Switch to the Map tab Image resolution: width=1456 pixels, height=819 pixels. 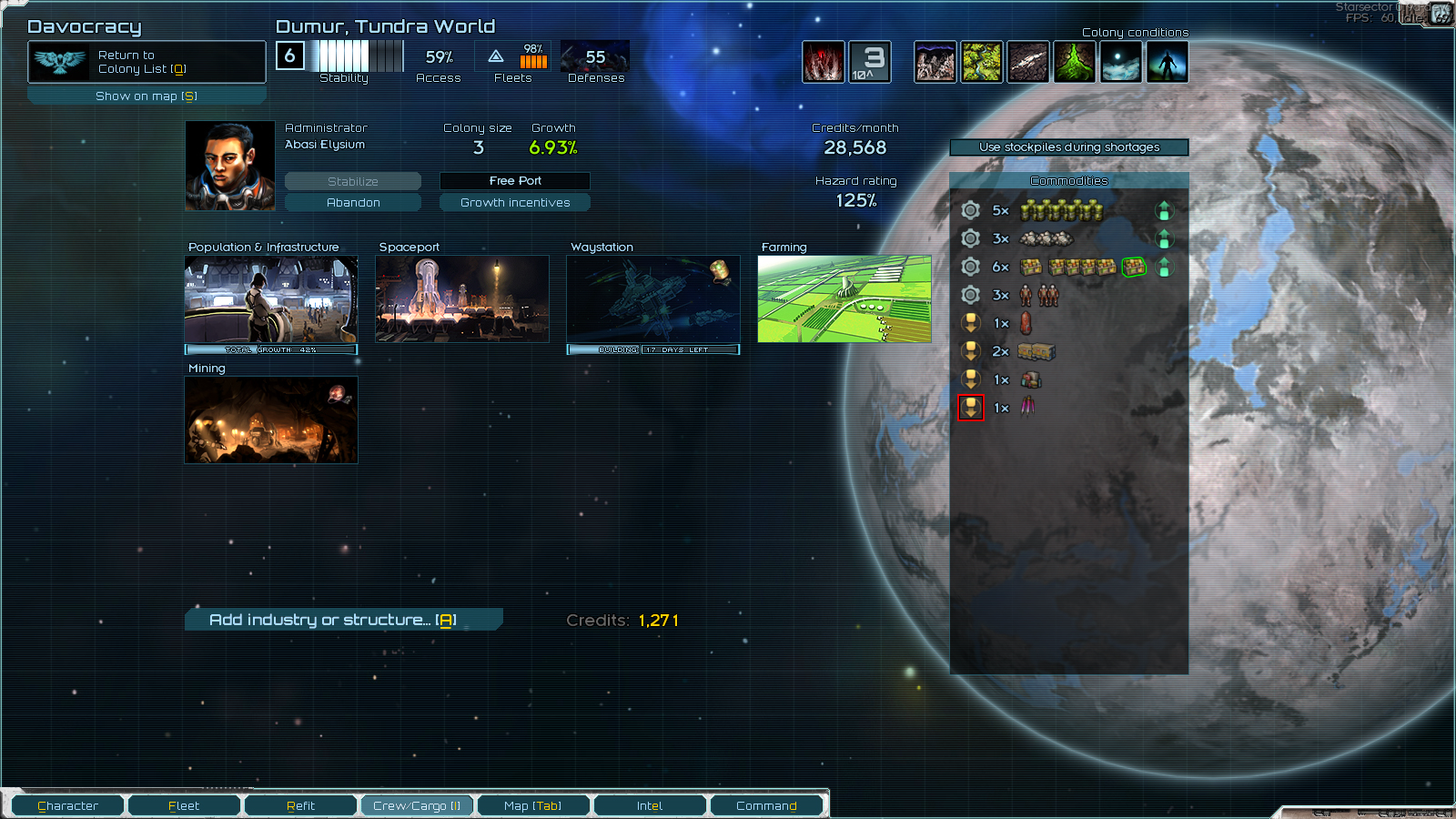point(533,805)
